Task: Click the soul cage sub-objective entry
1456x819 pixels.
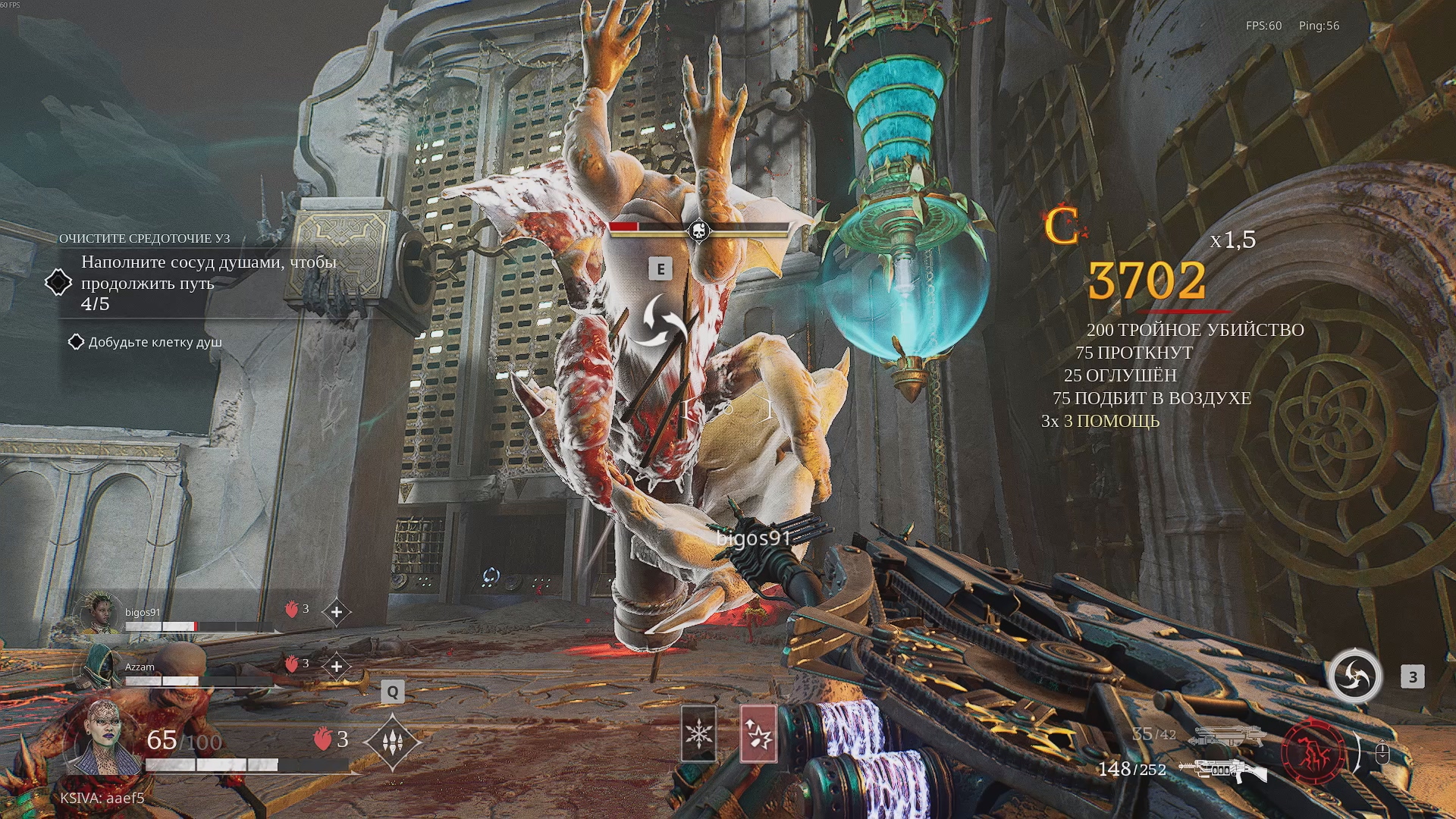Action: click(155, 342)
